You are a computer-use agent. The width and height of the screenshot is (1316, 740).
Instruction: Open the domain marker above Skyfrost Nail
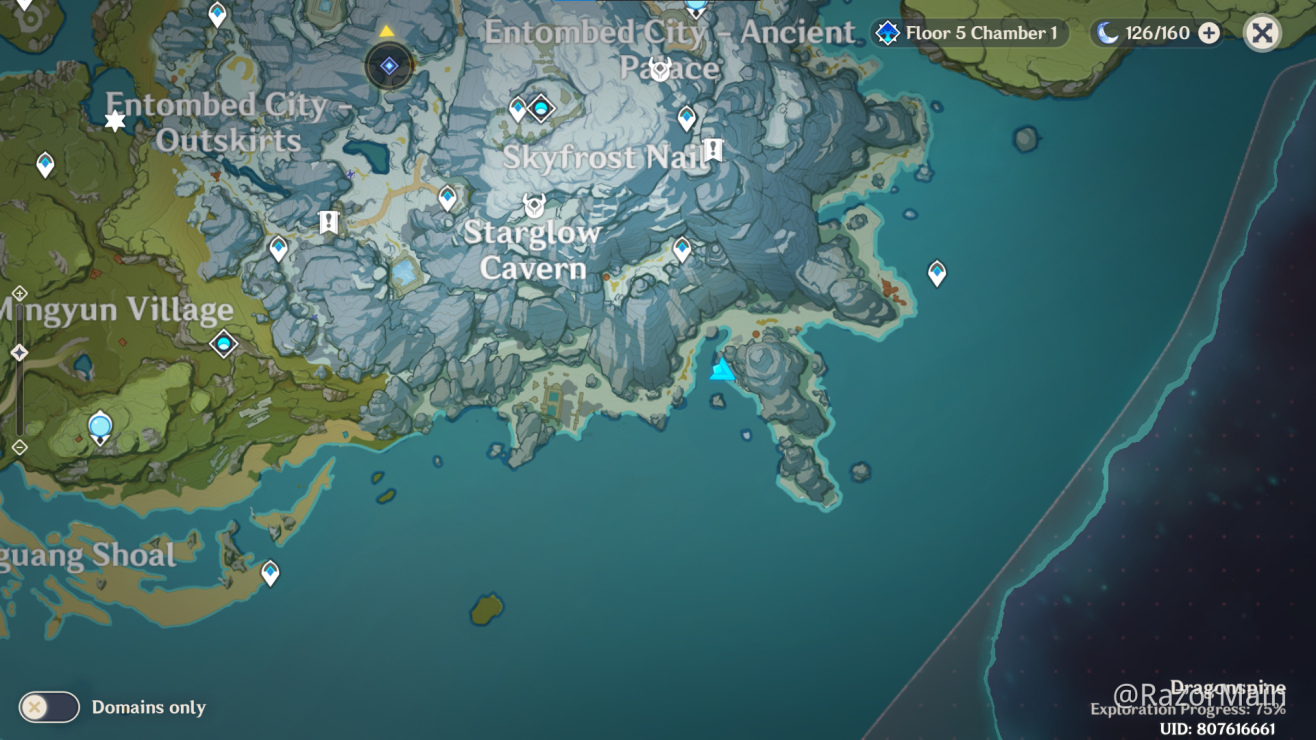[x=541, y=107]
